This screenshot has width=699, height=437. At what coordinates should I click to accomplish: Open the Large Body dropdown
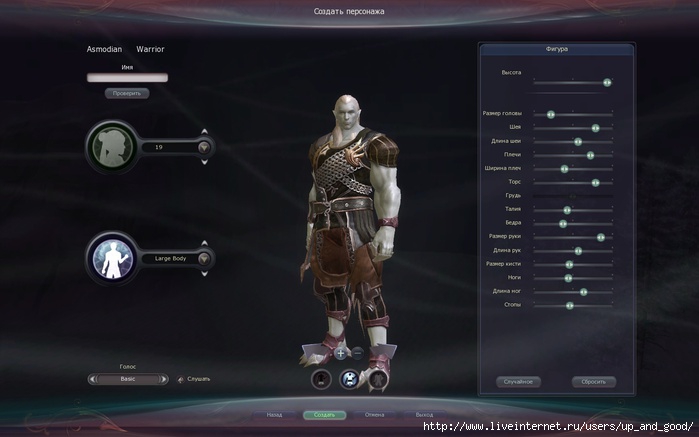[x=205, y=258]
